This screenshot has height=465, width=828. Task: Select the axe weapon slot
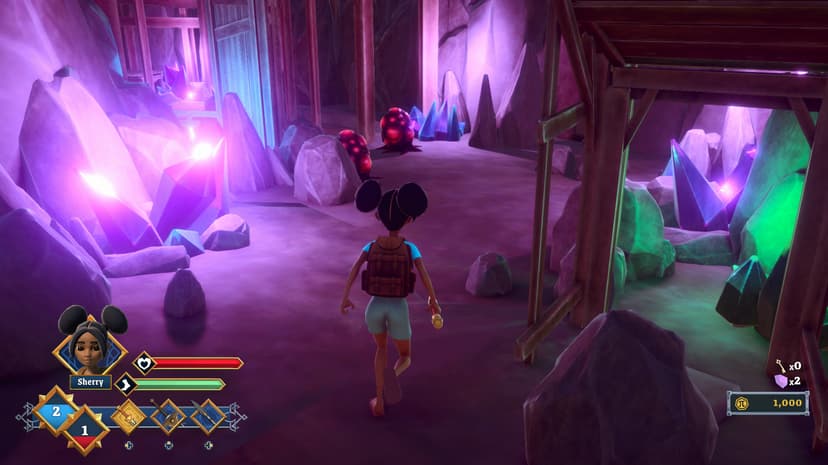(x=168, y=414)
